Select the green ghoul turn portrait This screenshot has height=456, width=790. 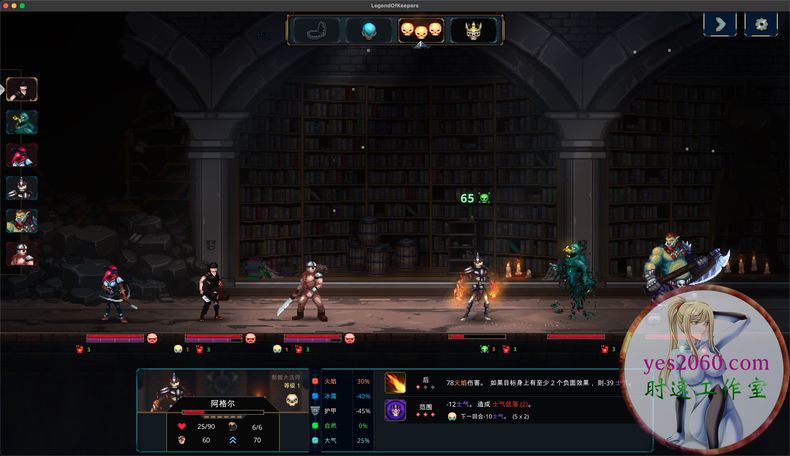tap(22, 122)
